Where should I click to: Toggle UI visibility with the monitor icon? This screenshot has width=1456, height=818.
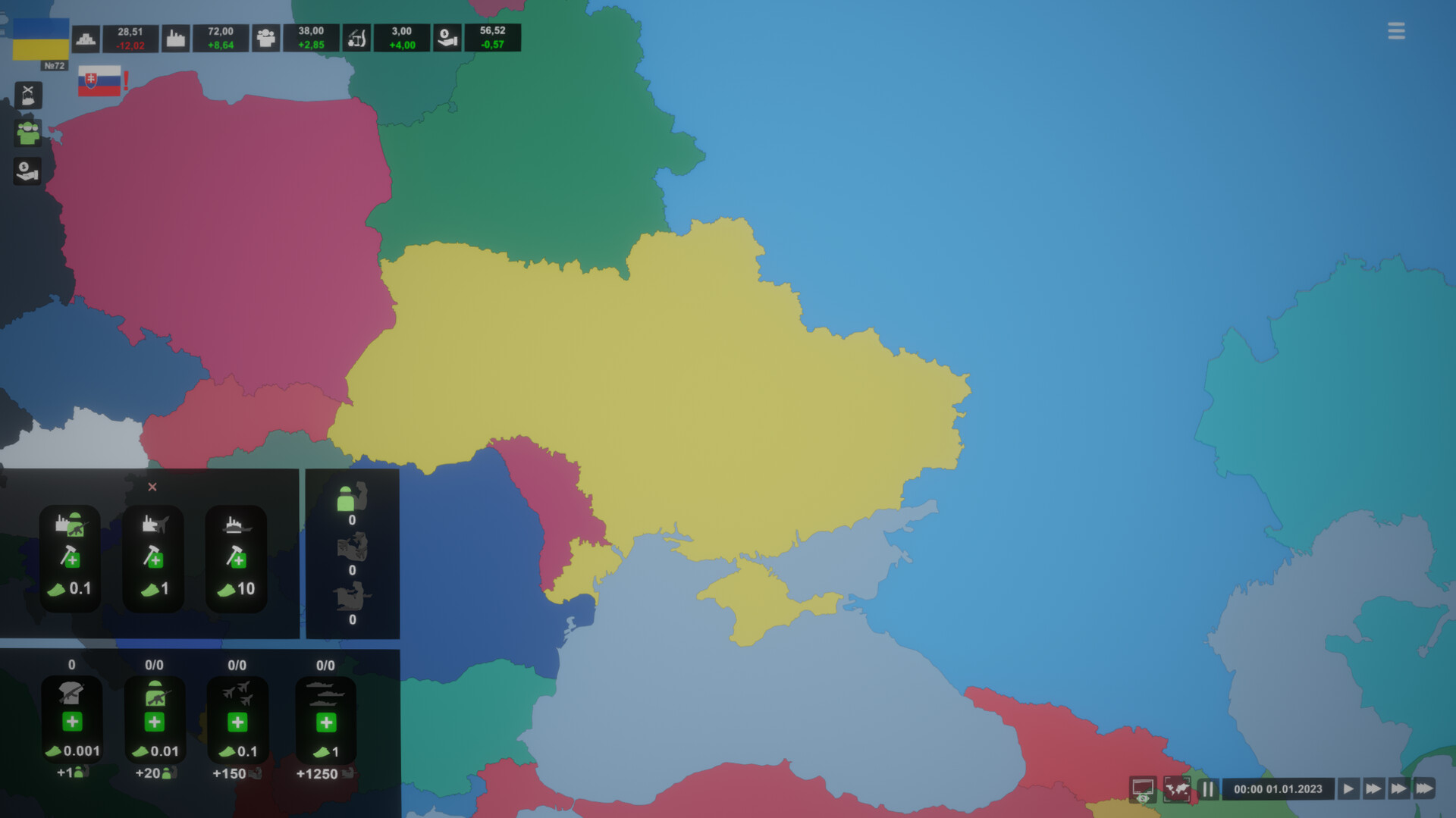tap(1142, 788)
